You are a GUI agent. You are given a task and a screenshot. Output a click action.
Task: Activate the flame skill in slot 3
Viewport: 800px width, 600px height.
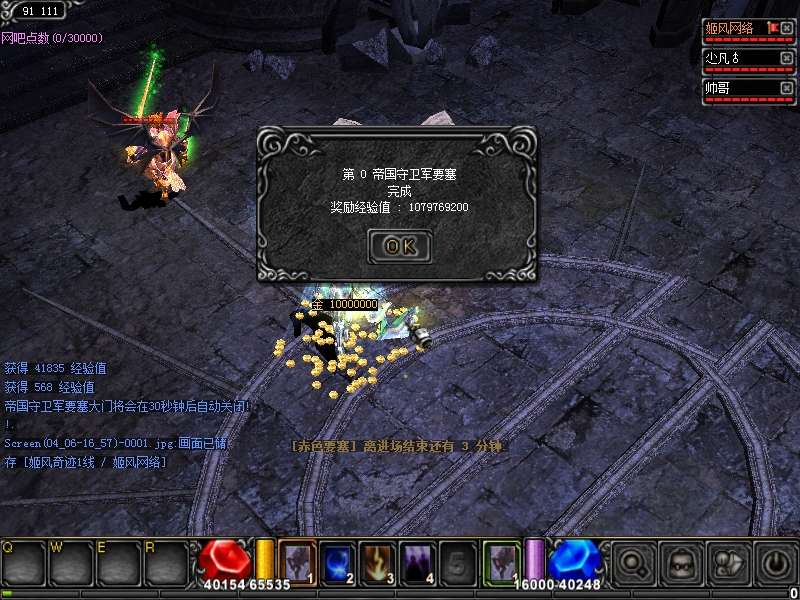click(378, 561)
